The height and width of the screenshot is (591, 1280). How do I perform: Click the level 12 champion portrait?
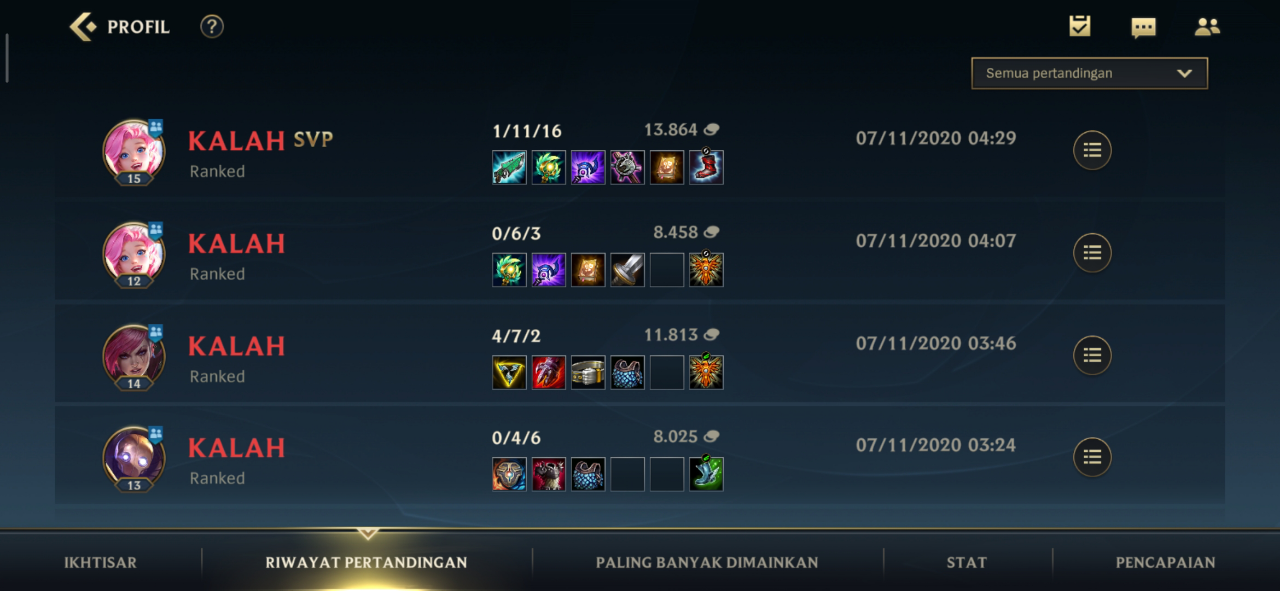(x=134, y=252)
